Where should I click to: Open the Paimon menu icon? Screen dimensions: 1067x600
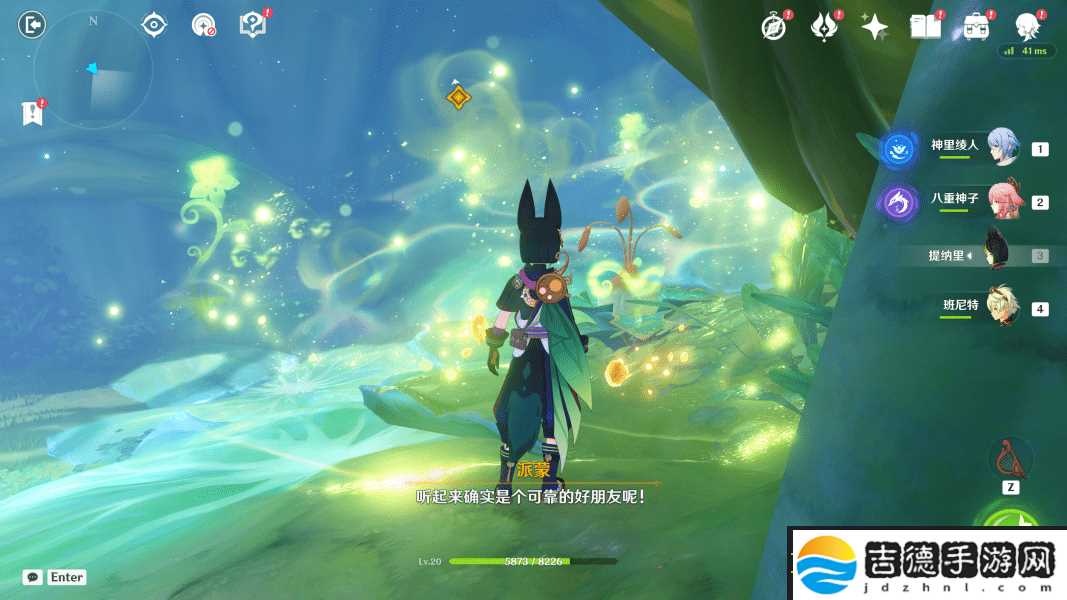click(1027, 25)
